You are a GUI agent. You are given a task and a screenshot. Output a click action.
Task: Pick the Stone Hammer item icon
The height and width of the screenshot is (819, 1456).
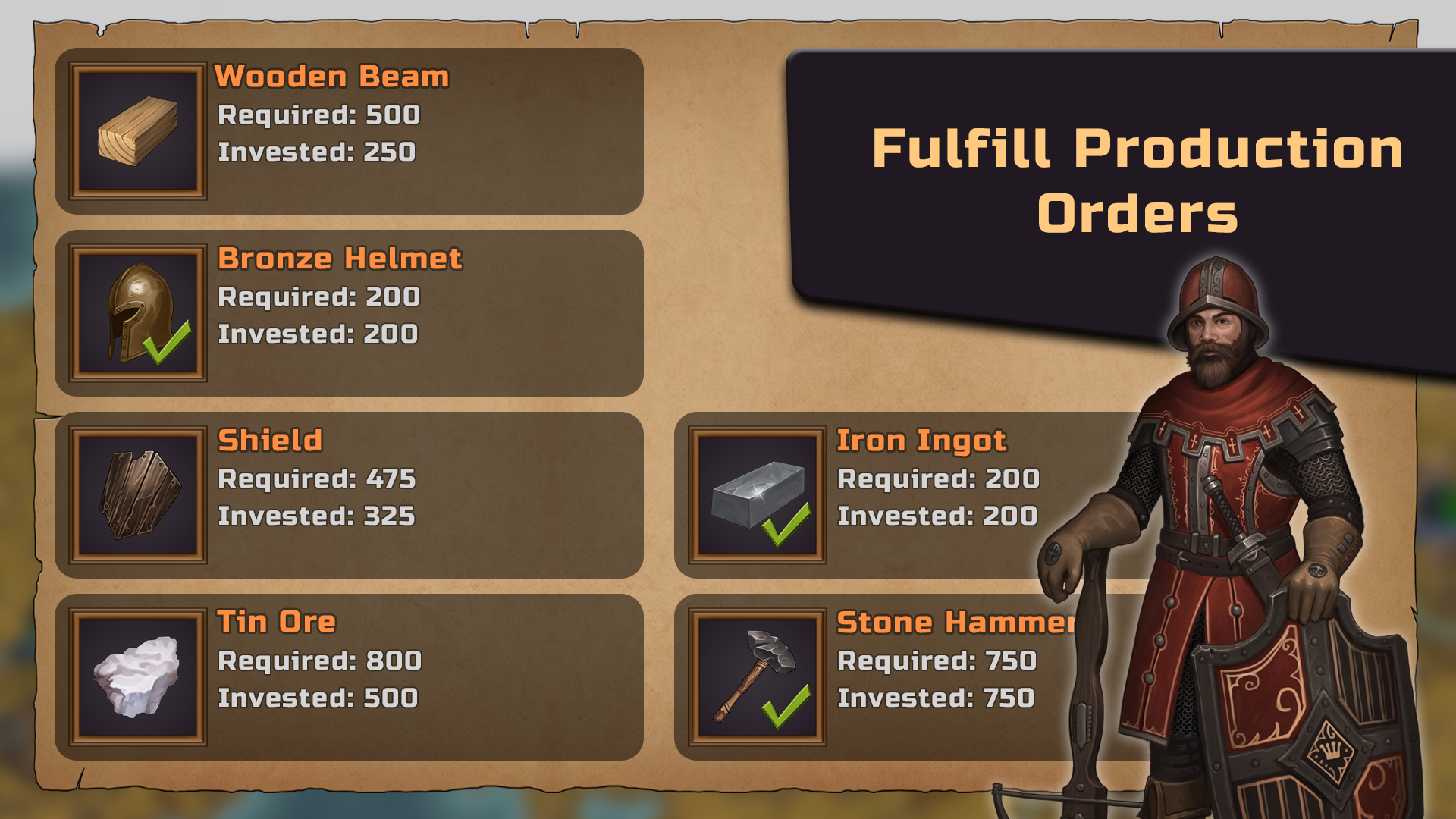757,677
